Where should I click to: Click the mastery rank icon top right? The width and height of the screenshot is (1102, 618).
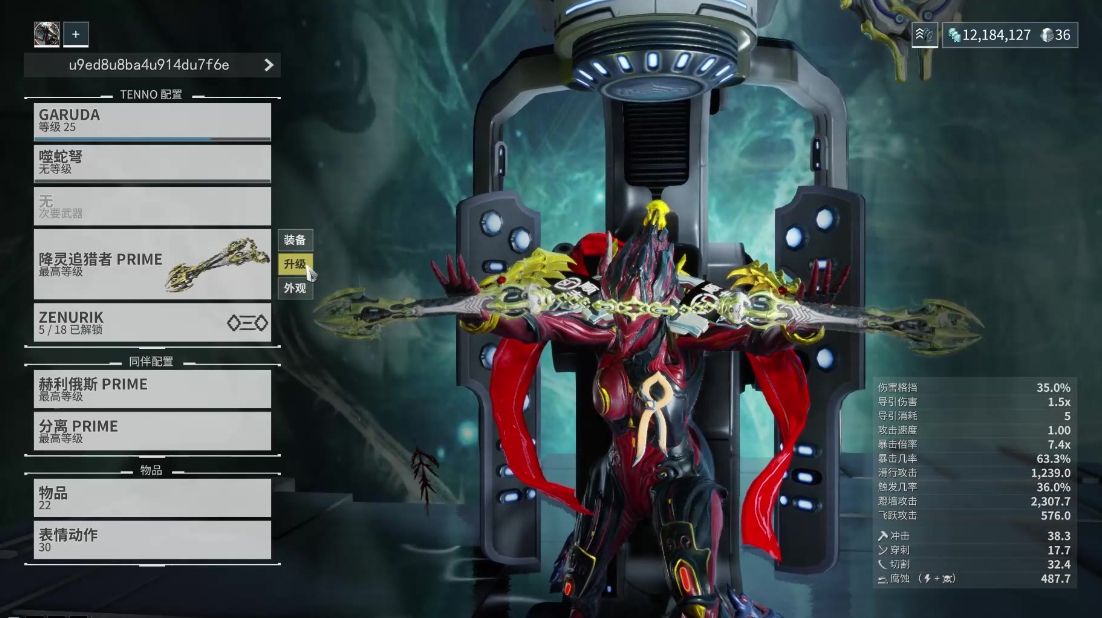924,35
